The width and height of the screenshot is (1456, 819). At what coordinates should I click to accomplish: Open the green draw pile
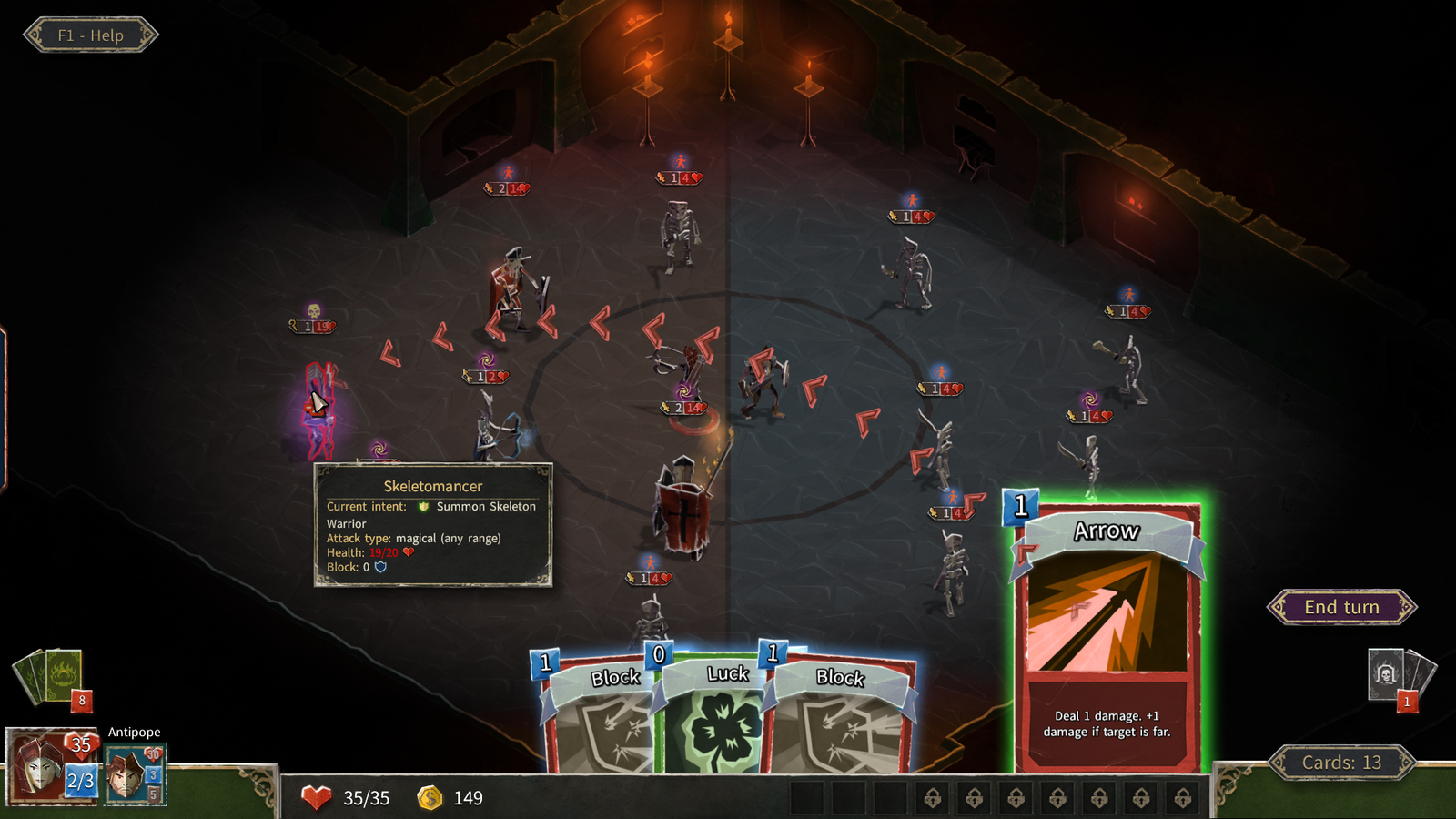coord(55,676)
